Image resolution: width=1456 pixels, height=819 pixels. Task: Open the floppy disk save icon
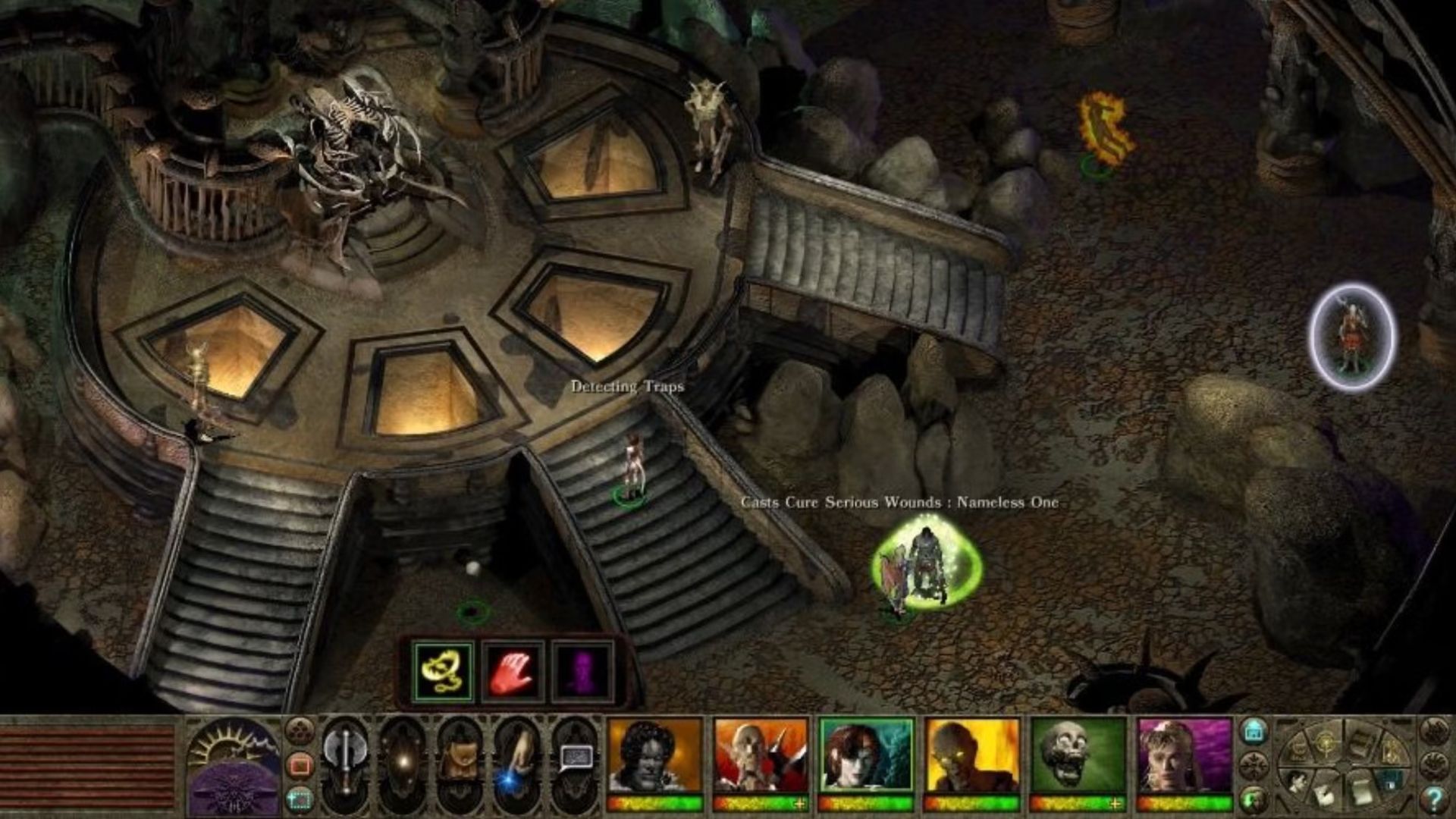point(1390,783)
